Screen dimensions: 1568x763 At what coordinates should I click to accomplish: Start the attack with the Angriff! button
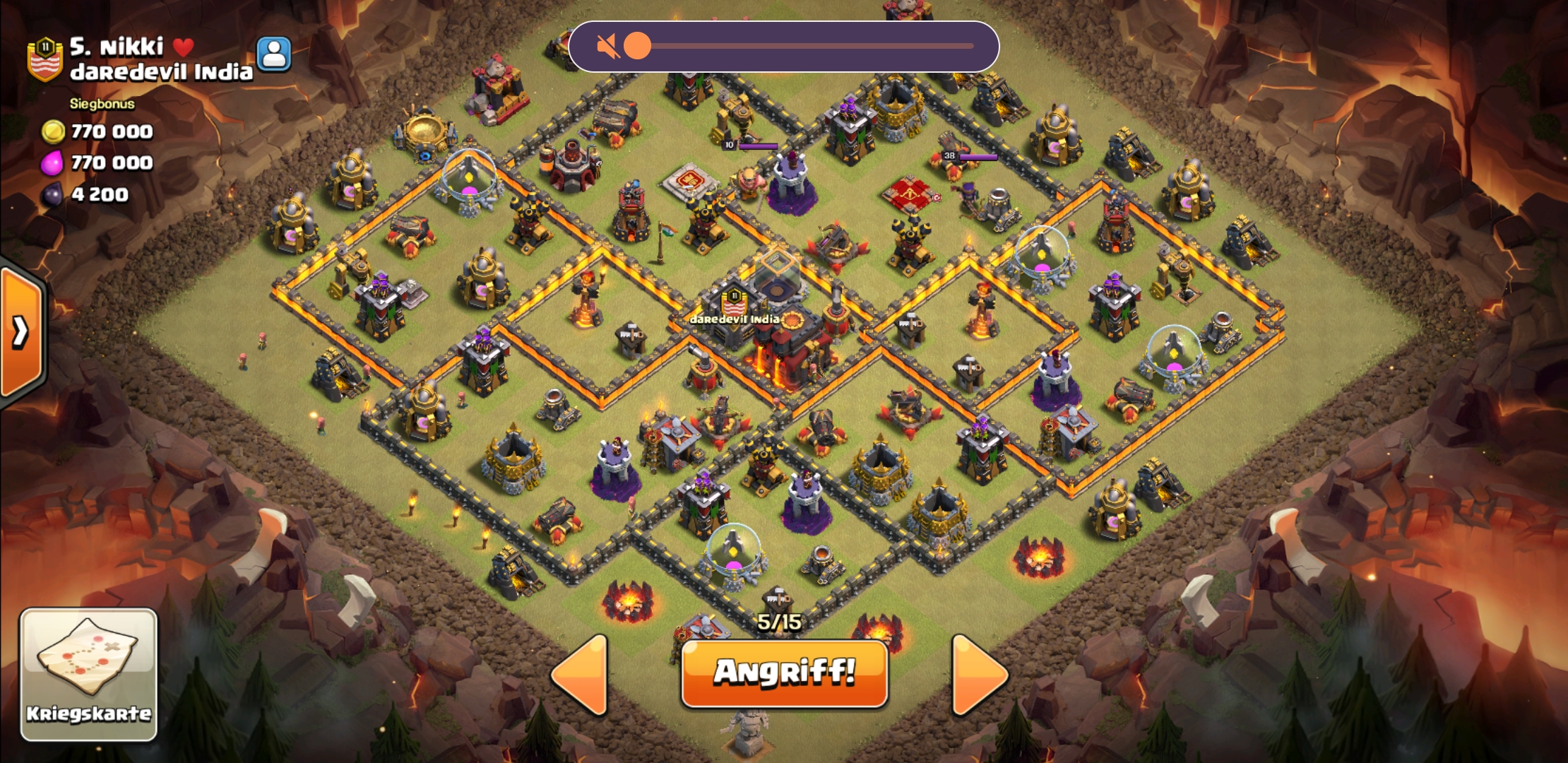pyautogui.click(x=784, y=673)
